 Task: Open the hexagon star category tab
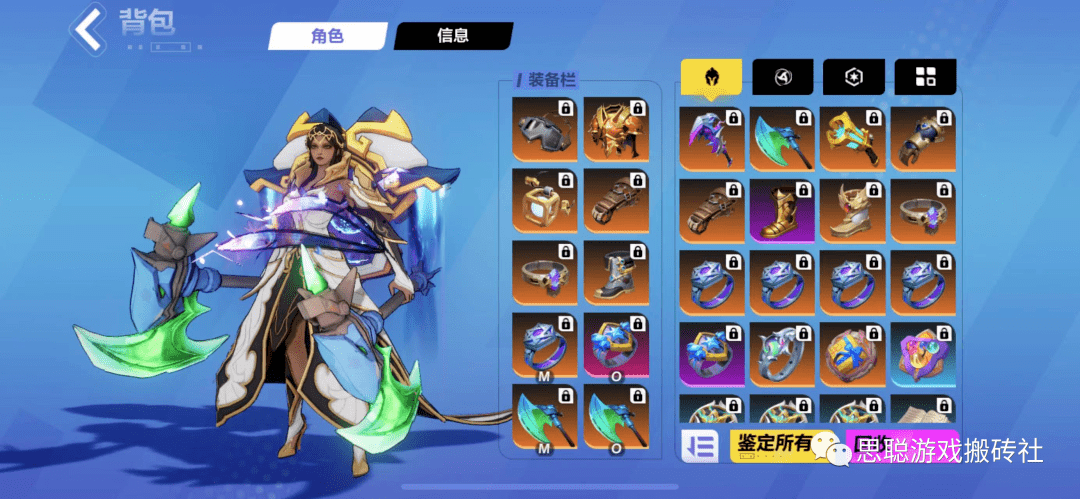853,77
